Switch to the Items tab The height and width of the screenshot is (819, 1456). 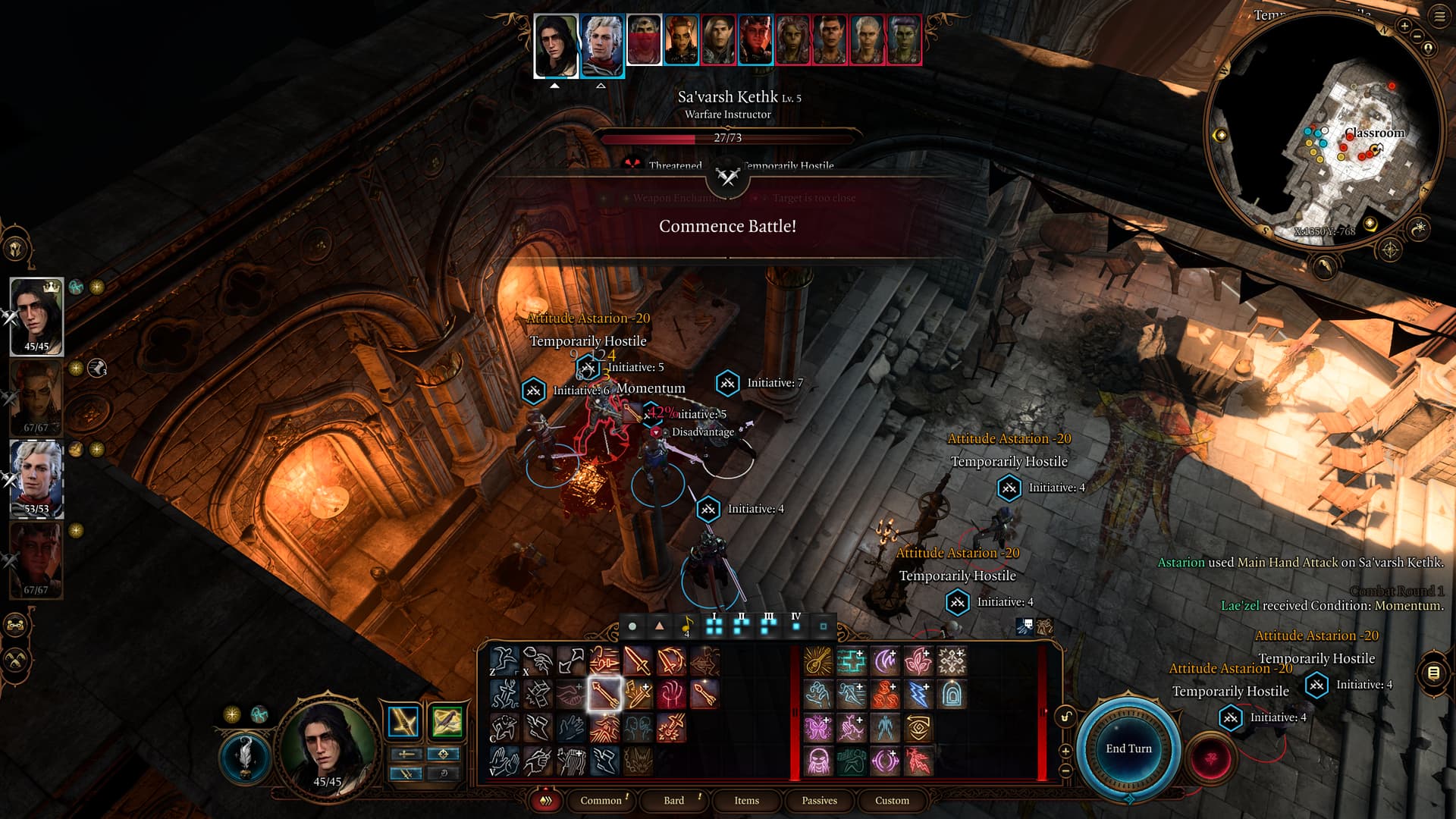746,800
